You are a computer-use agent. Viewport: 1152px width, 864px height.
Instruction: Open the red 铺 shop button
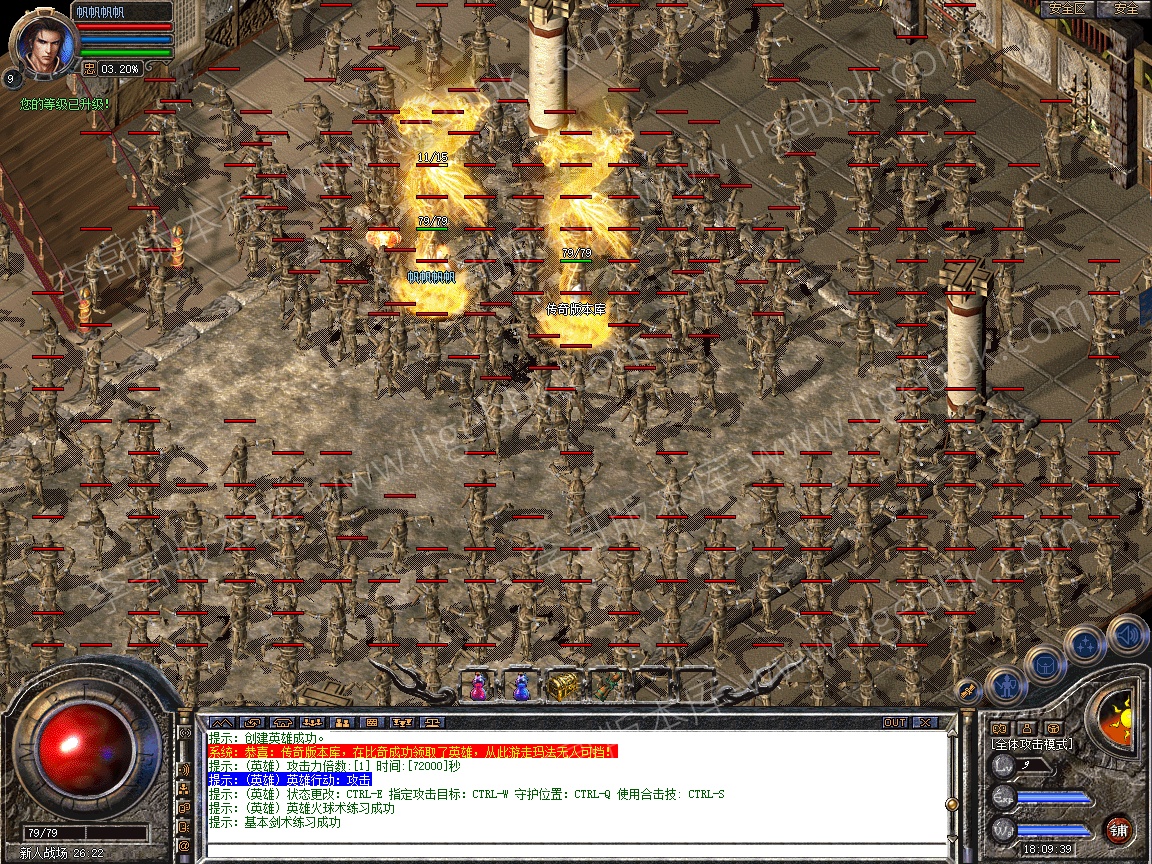click(x=1118, y=829)
